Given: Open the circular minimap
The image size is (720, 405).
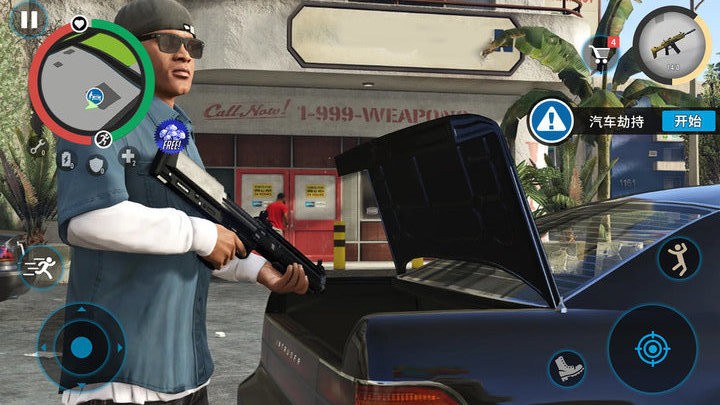Looking at the screenshot, I should click(90, 82).
